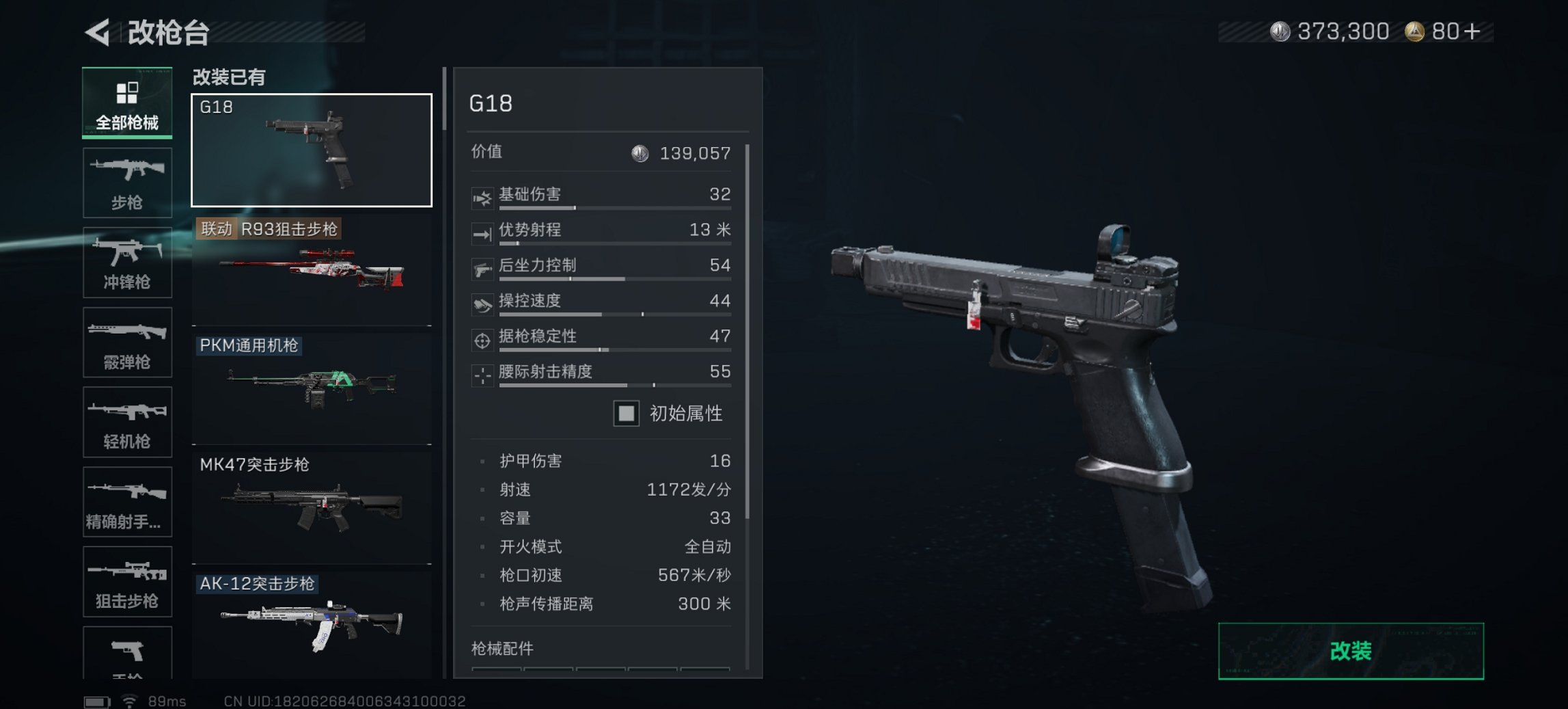This screenshot has width=1568, height=709.
Task: Open the 步枪 rifle category
Action: click(x=127, y=181)
